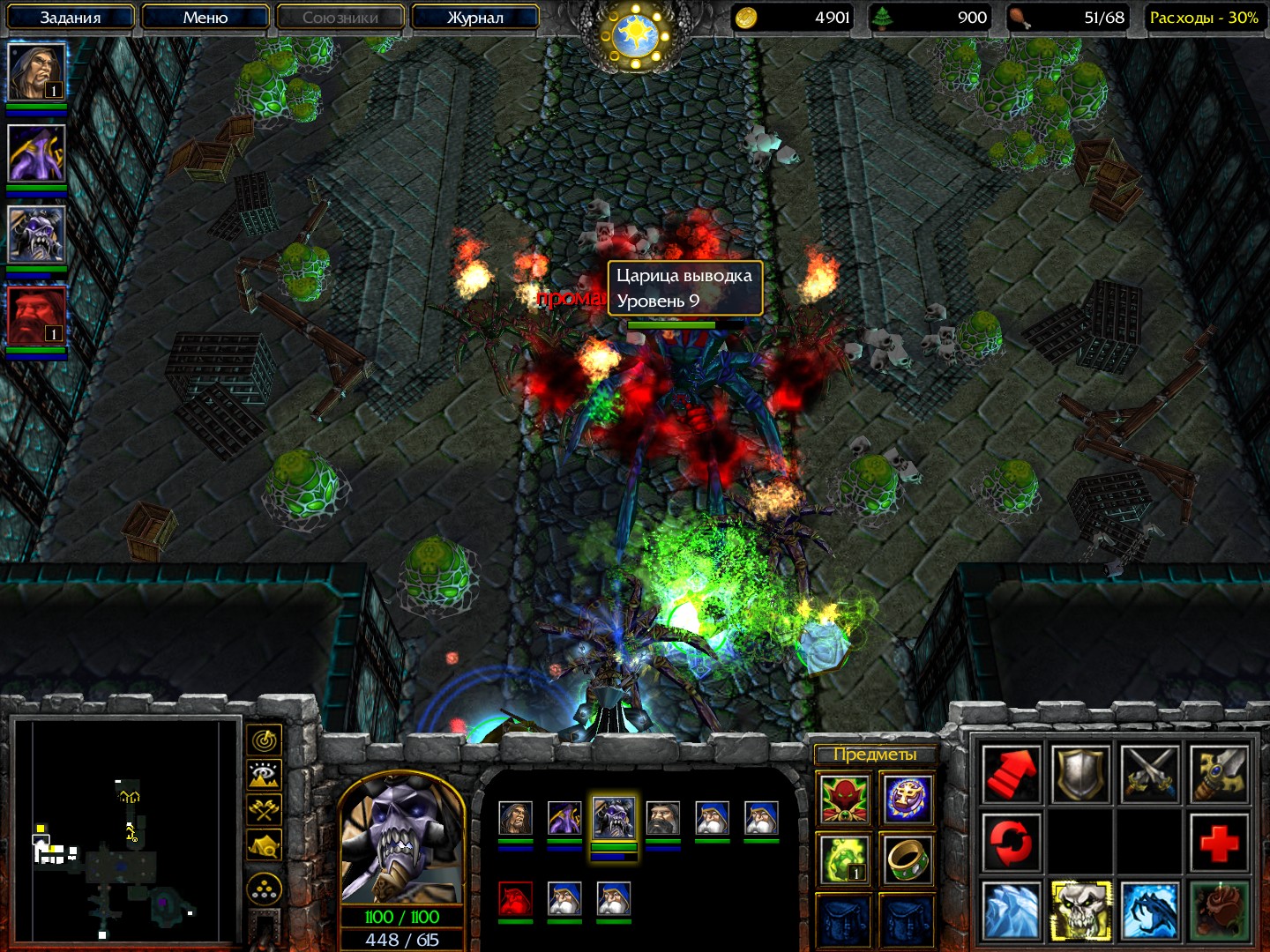Viewport: 1270px width, 952px height.
Task: Use the red mask inventory item
Action: point(844,799)
